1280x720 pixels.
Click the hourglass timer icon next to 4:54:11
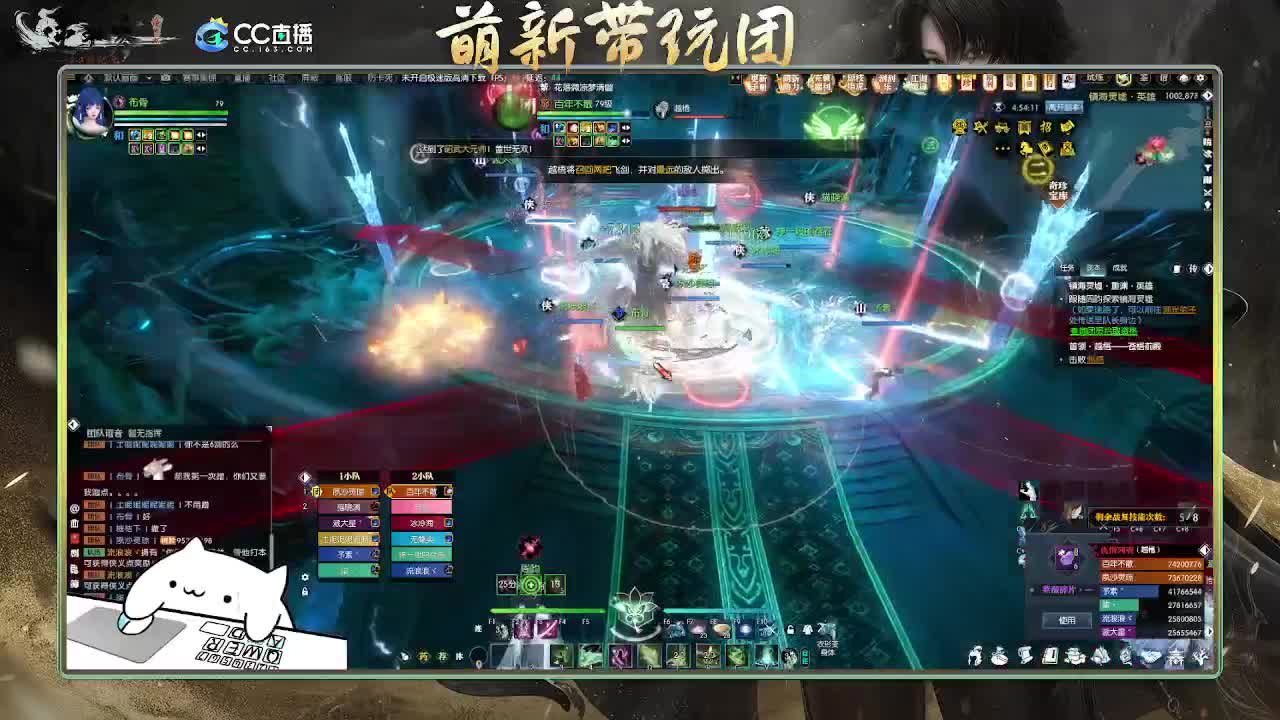(x=999, y=107)
